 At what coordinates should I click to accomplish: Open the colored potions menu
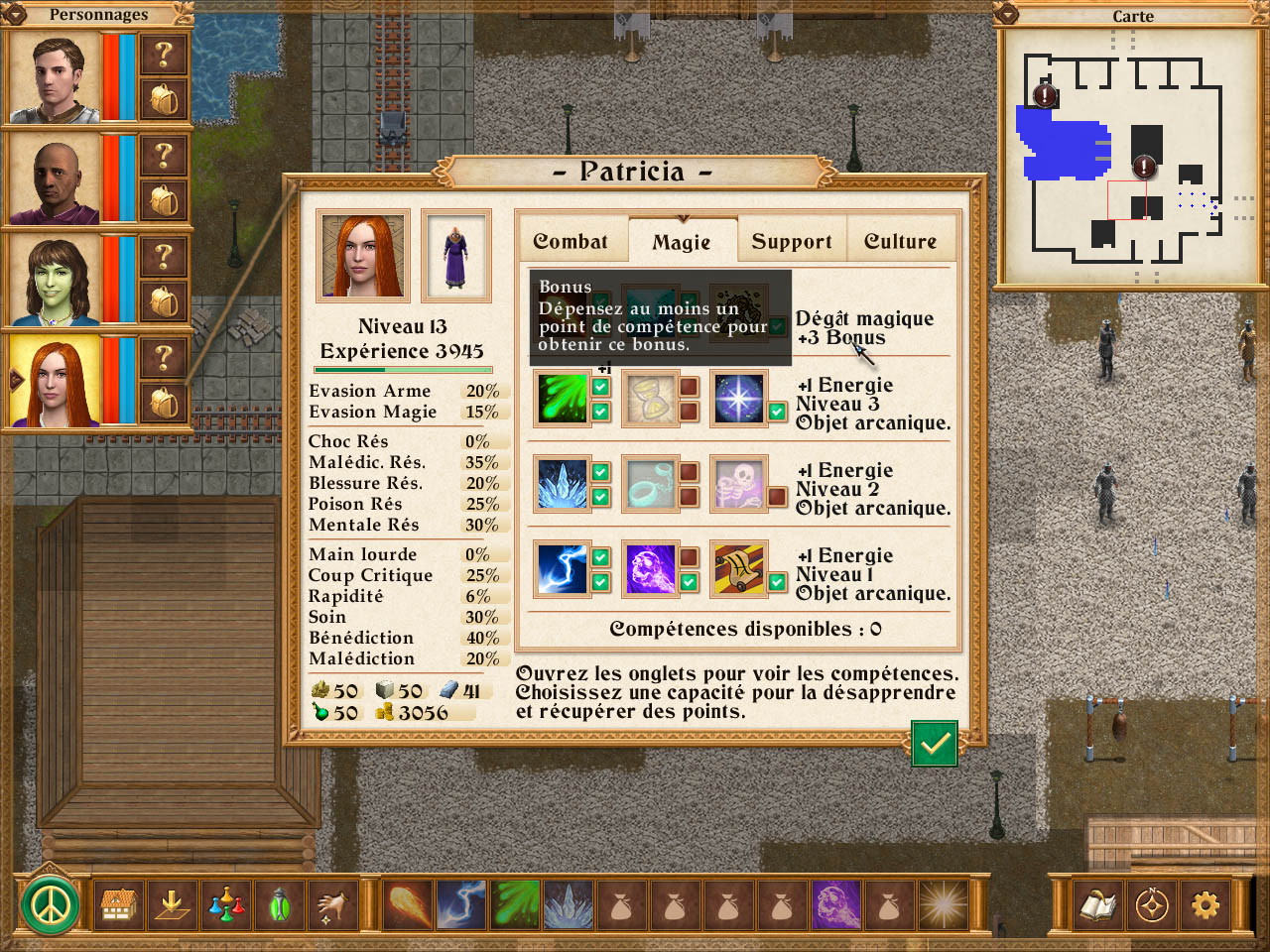coord(226,904)
